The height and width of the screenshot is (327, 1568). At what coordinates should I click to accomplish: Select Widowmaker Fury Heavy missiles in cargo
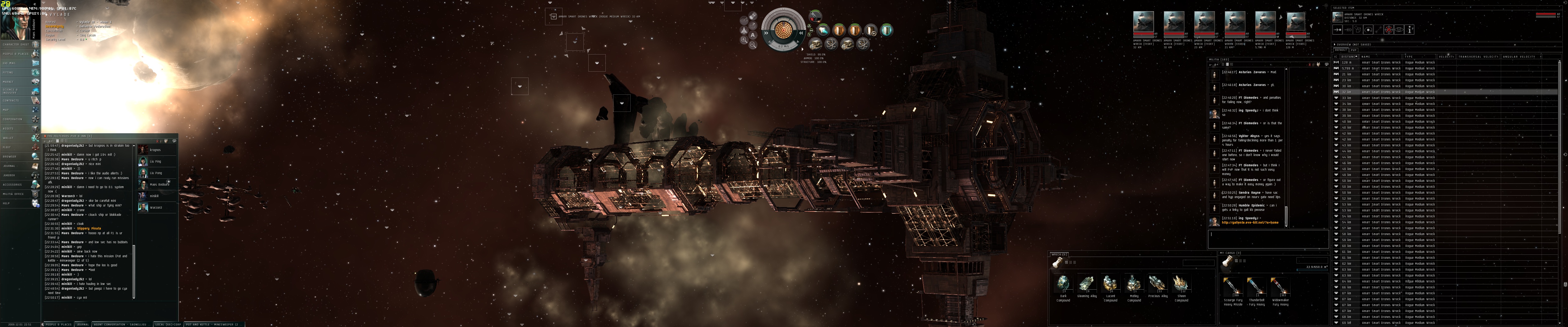click(1280, 287)
